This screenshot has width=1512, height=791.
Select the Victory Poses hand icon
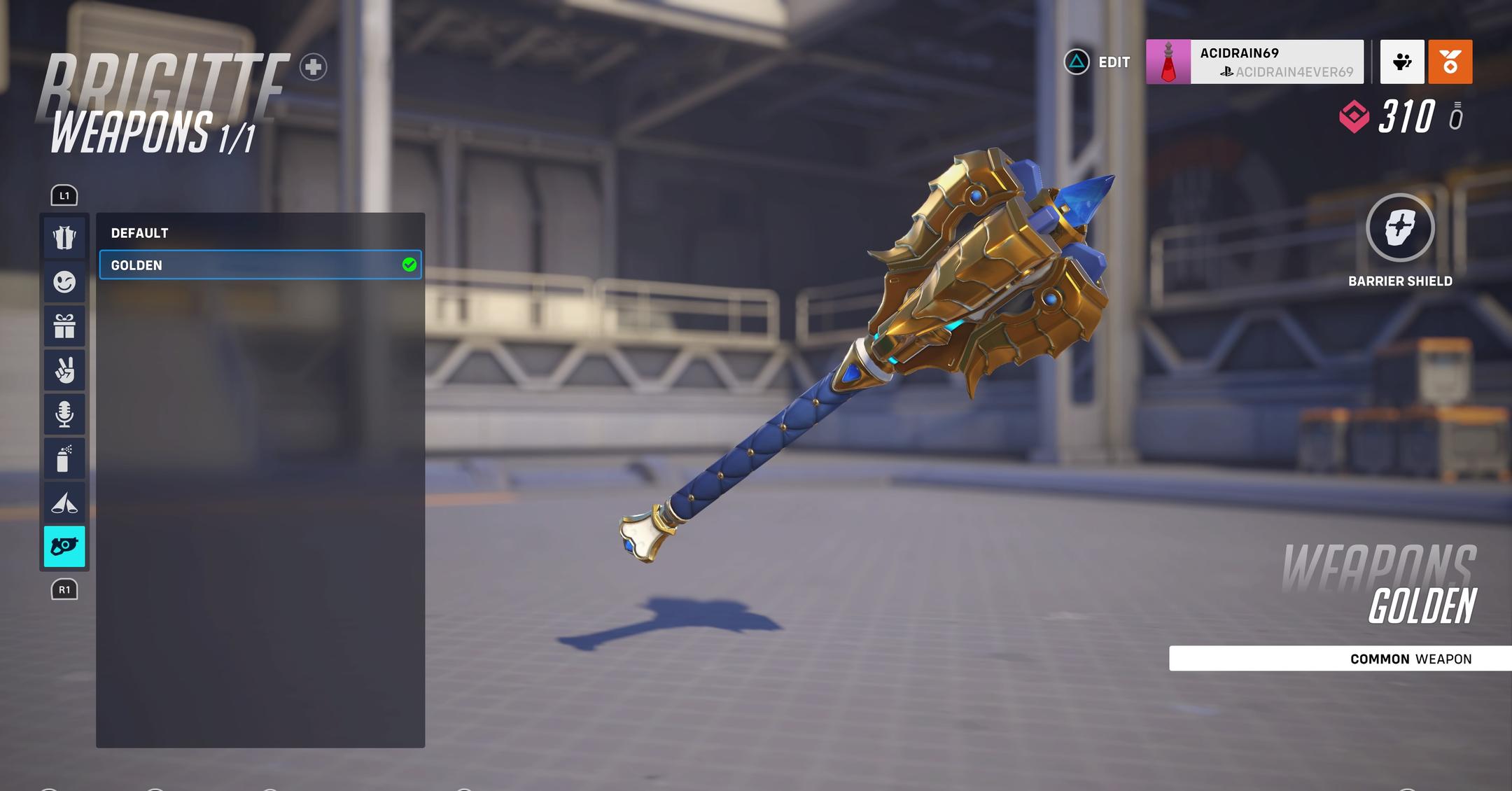(x=64, y=370)
